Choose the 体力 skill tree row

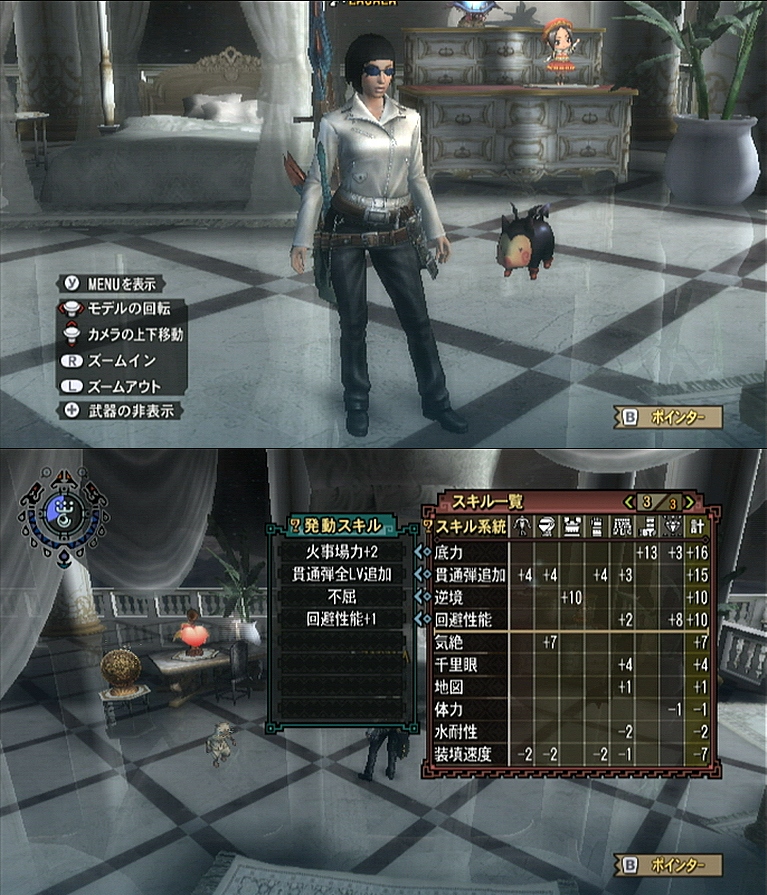466,709
